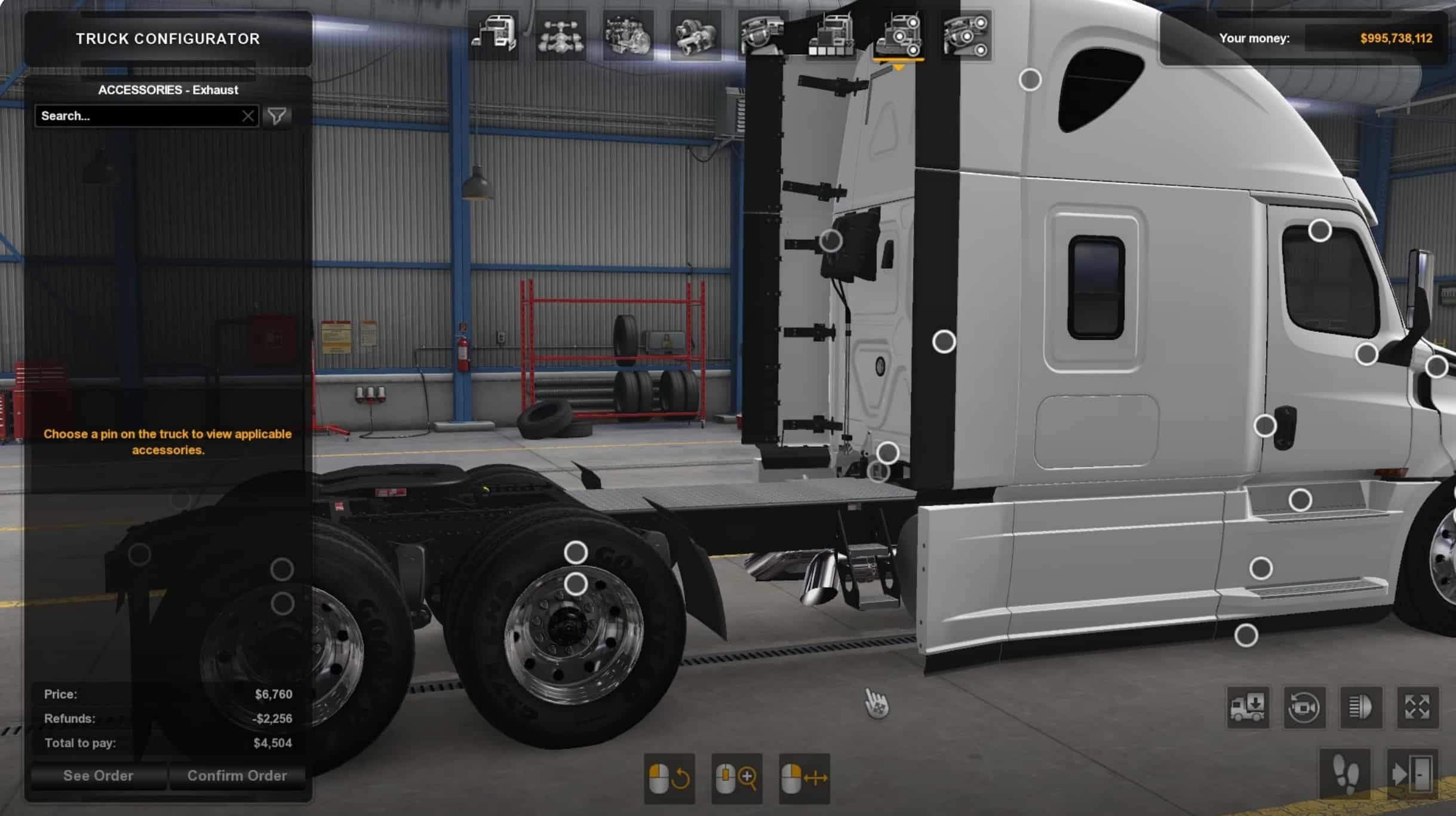
Task: Focus the accessories search field
Action: tap(137, 116)
